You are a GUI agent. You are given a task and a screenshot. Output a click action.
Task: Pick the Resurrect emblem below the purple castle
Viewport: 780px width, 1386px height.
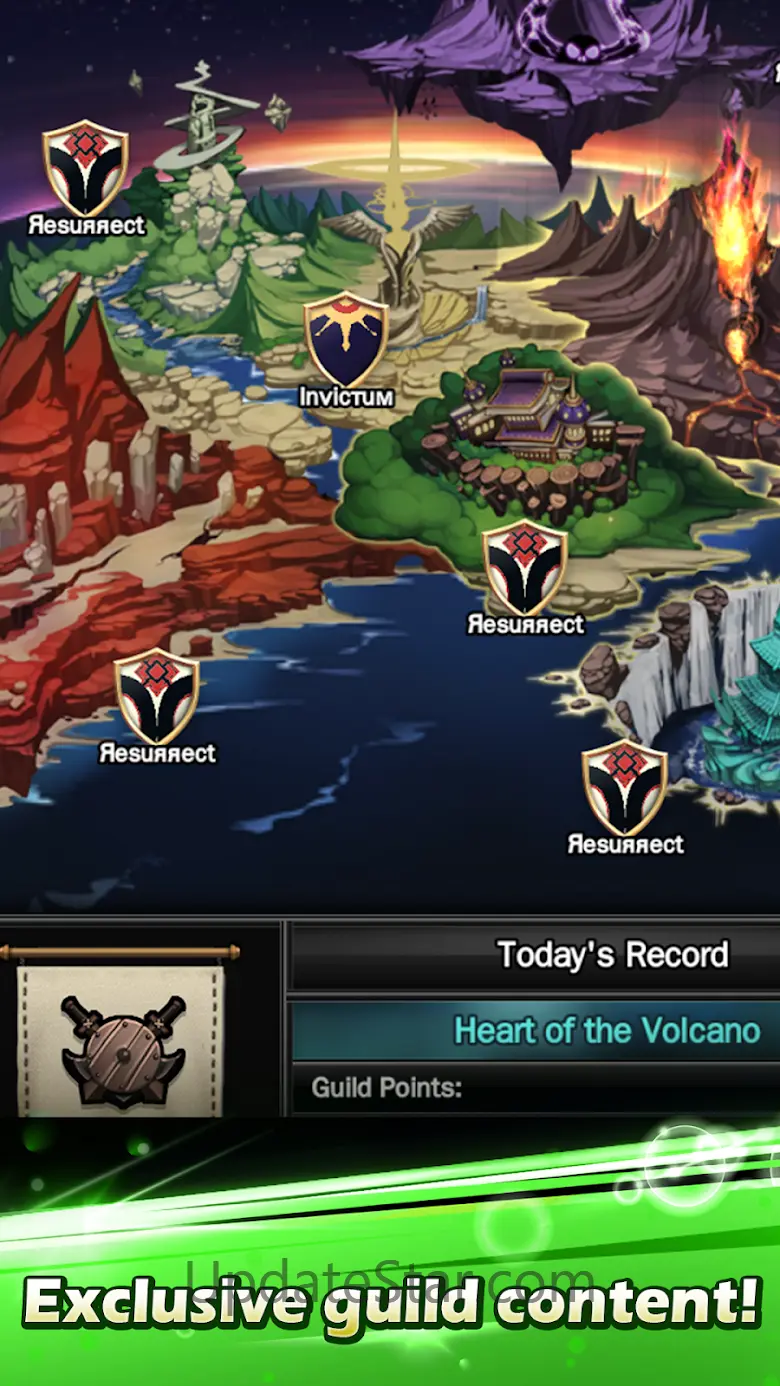tap(525, 569)
